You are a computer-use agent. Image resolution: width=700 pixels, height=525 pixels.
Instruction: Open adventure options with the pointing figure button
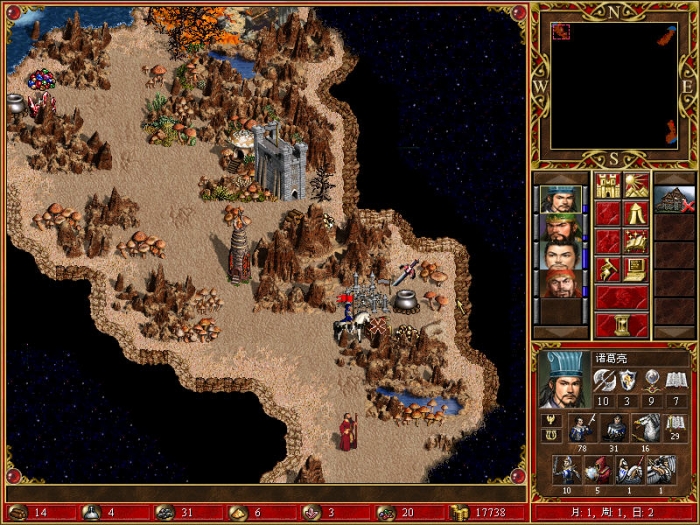point(608,269)
